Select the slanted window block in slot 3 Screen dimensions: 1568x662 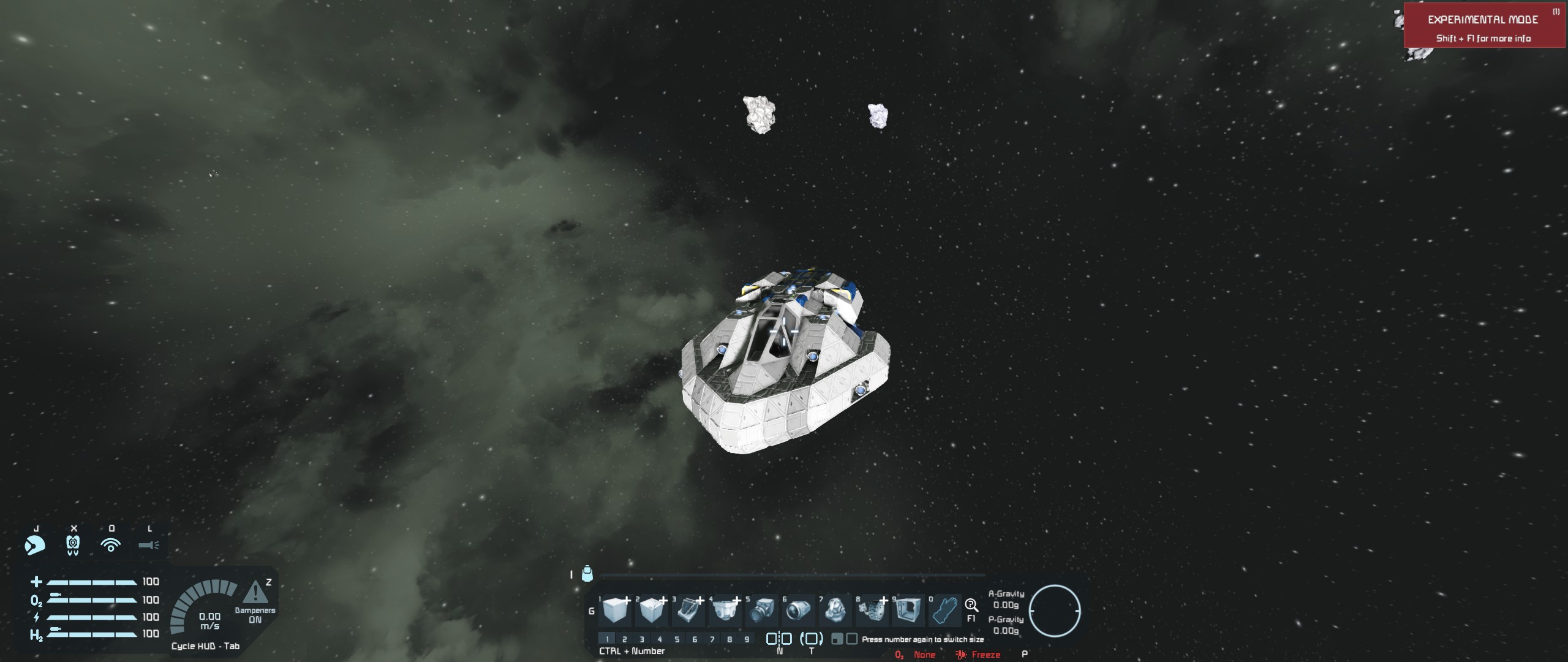[688, 611]
